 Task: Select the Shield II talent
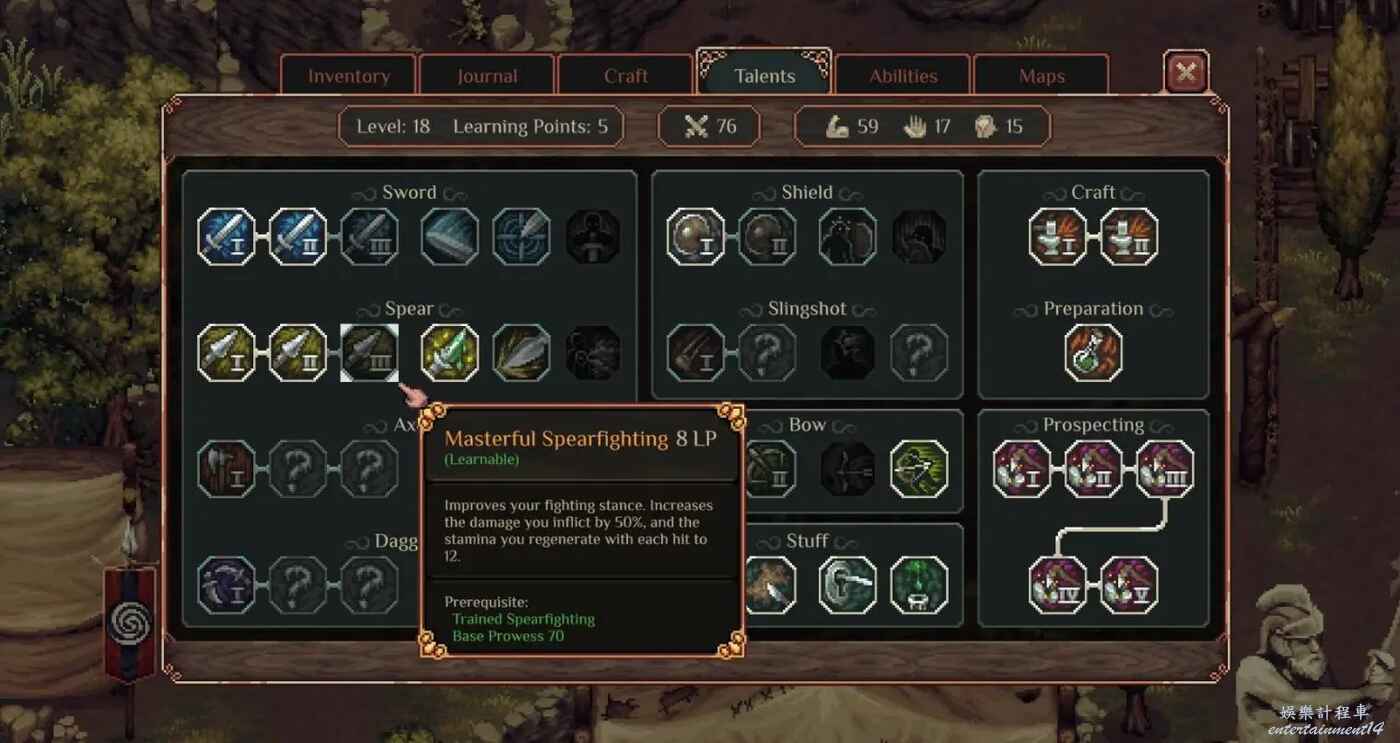click(x=768, y=237)
